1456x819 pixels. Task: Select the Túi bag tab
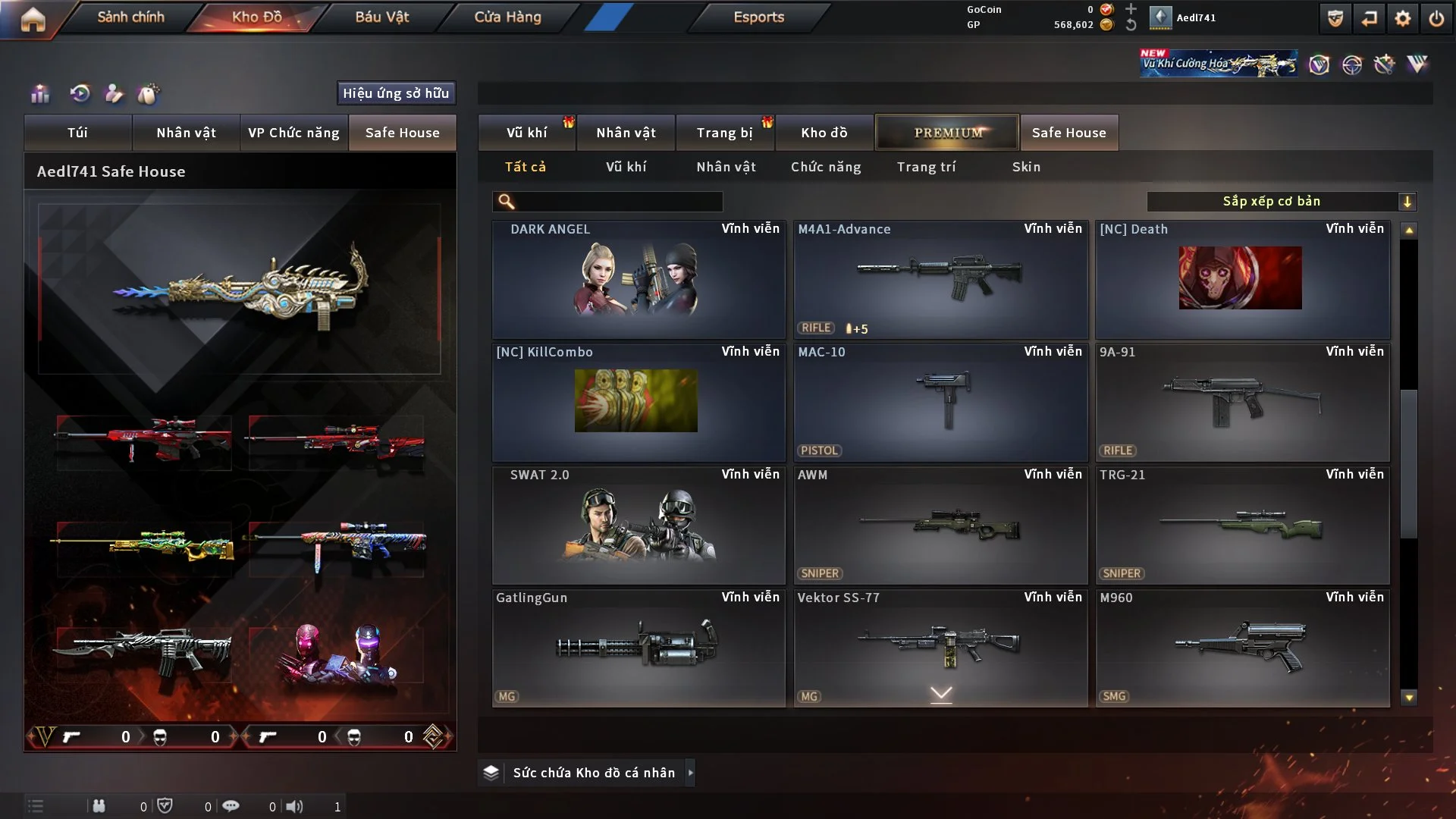point(77,133)
